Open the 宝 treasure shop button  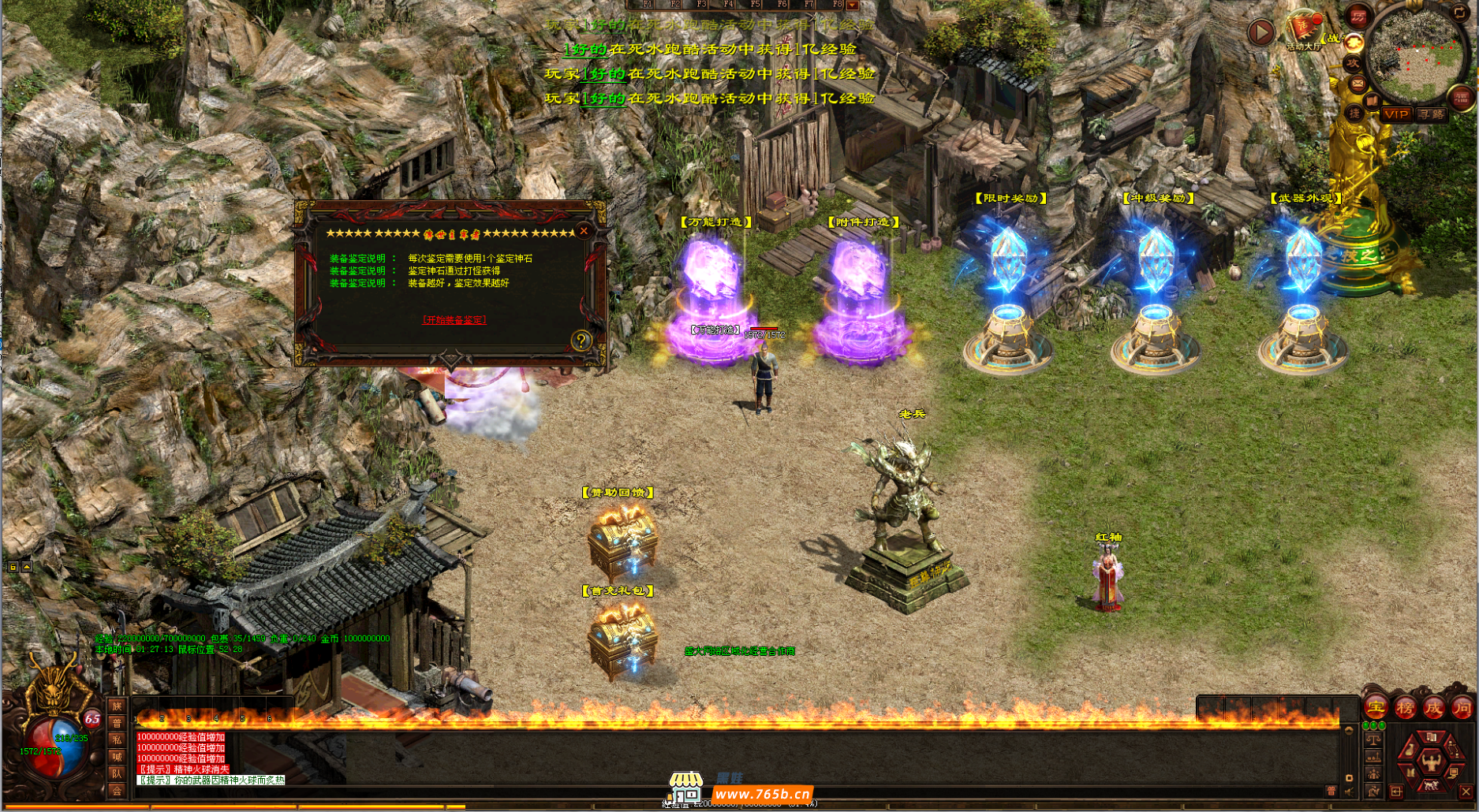click(1376, 708)
